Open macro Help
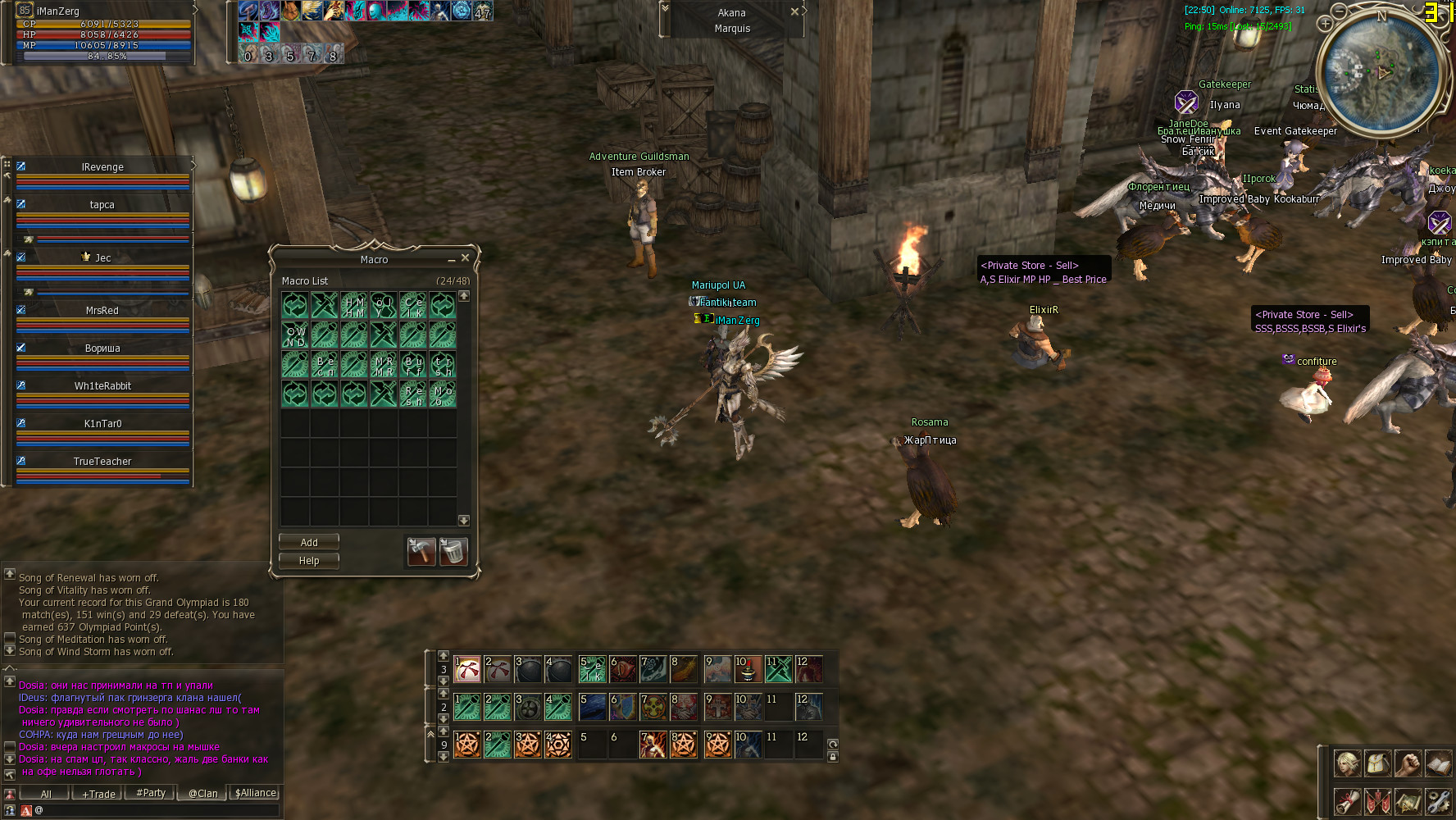The height and width of the screenshot is (820, 1456). coord(308,561)
